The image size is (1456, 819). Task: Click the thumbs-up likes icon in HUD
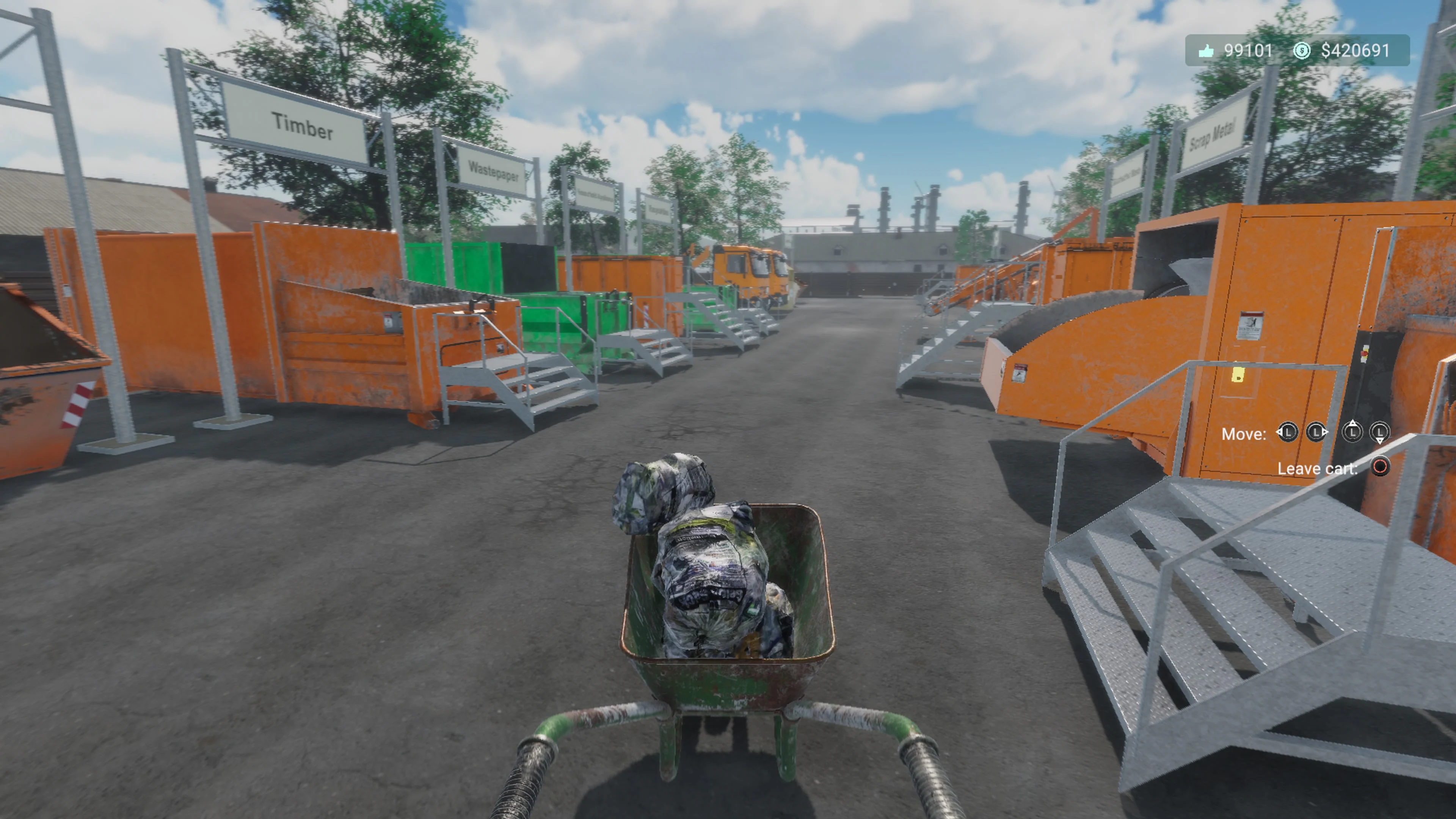tap(1206, 50)
